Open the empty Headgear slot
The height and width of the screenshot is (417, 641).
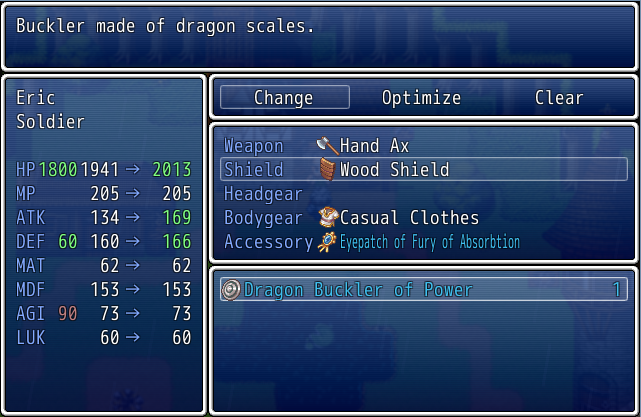coord(423,194)
